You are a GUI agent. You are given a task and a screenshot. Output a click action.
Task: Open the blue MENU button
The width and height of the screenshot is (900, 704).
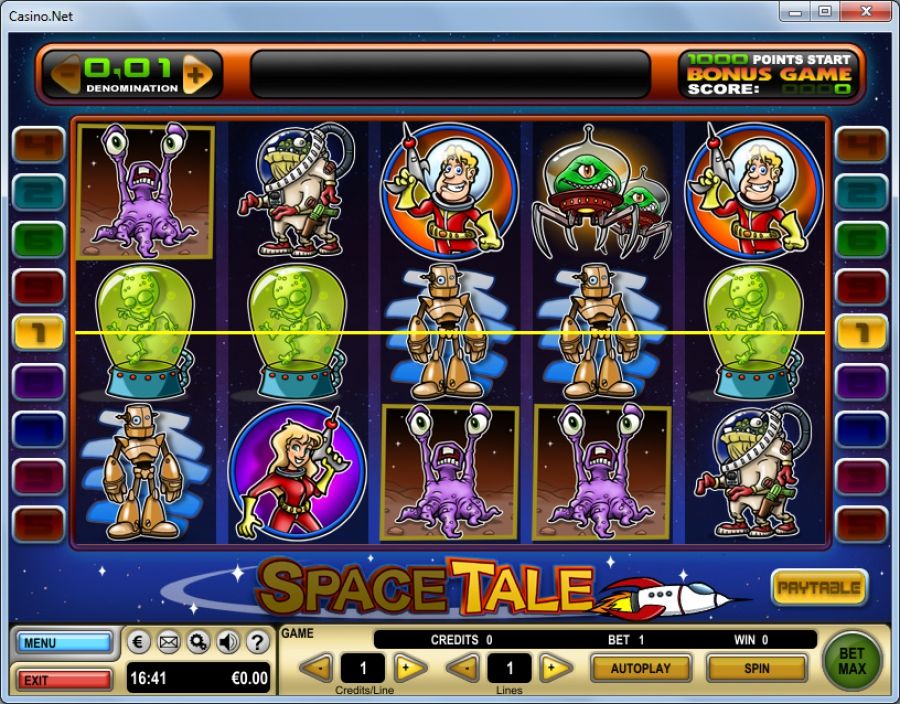(64, 643)
